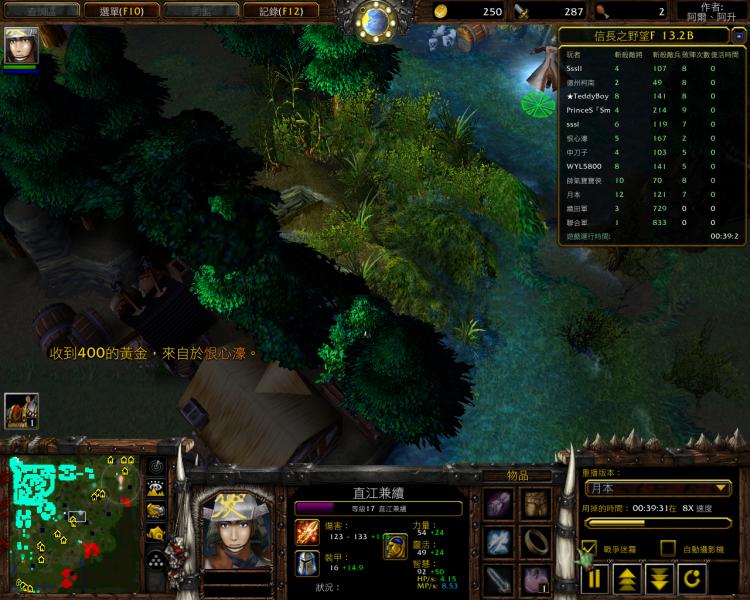Trigger the minimap signal ping button
Image resolution: width=750 pixels, height=600 pixels.
tap(156, 466)
